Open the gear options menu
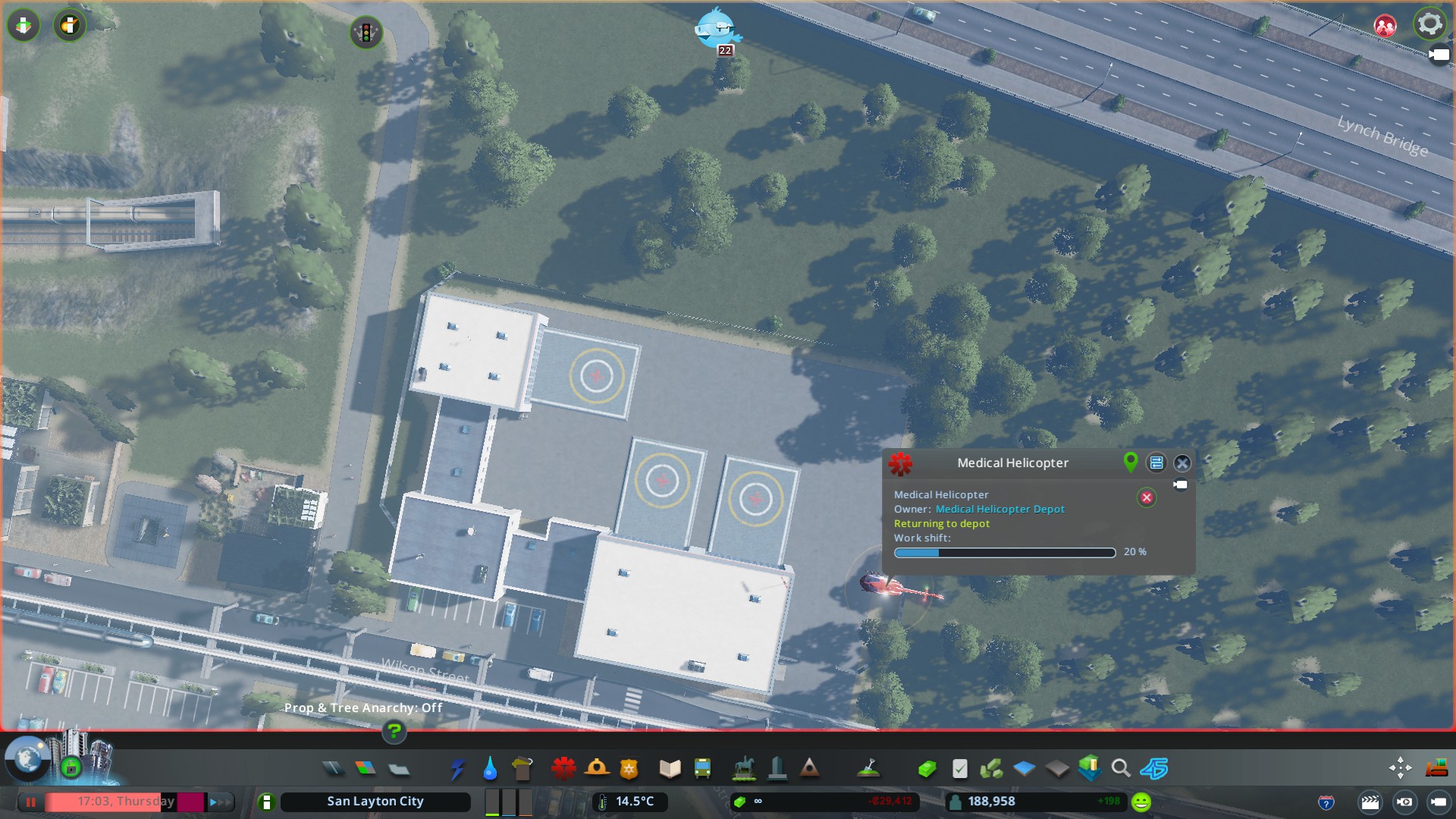The height and width of the screenshot is (819, 1456). point(1429,24)
